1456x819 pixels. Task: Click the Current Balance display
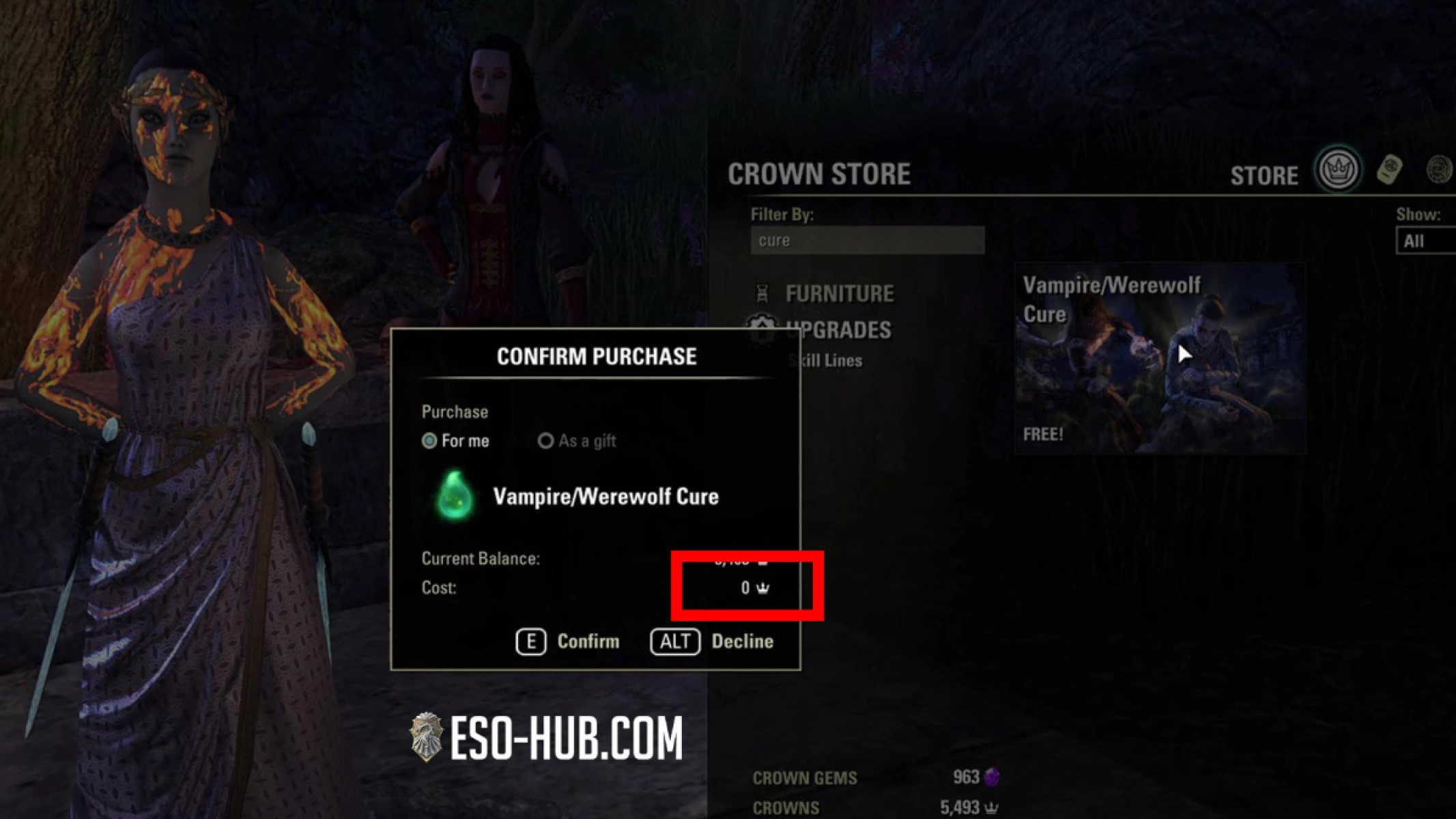tap(480, 558)
